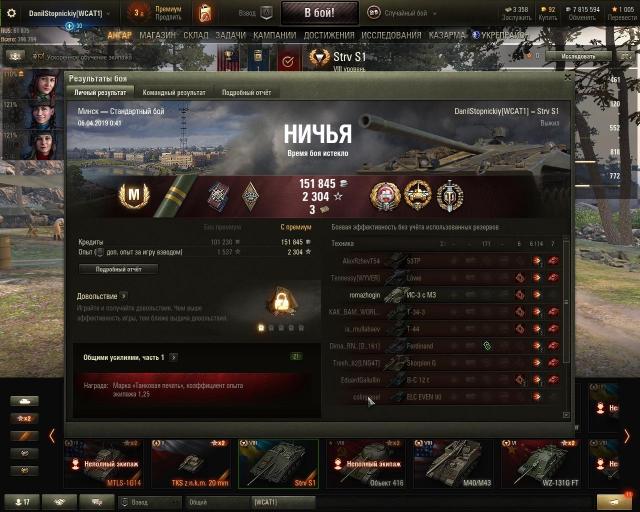Open the settings gear menu
This screenshot has width=640, height=512.
click(x=11, y=12)
